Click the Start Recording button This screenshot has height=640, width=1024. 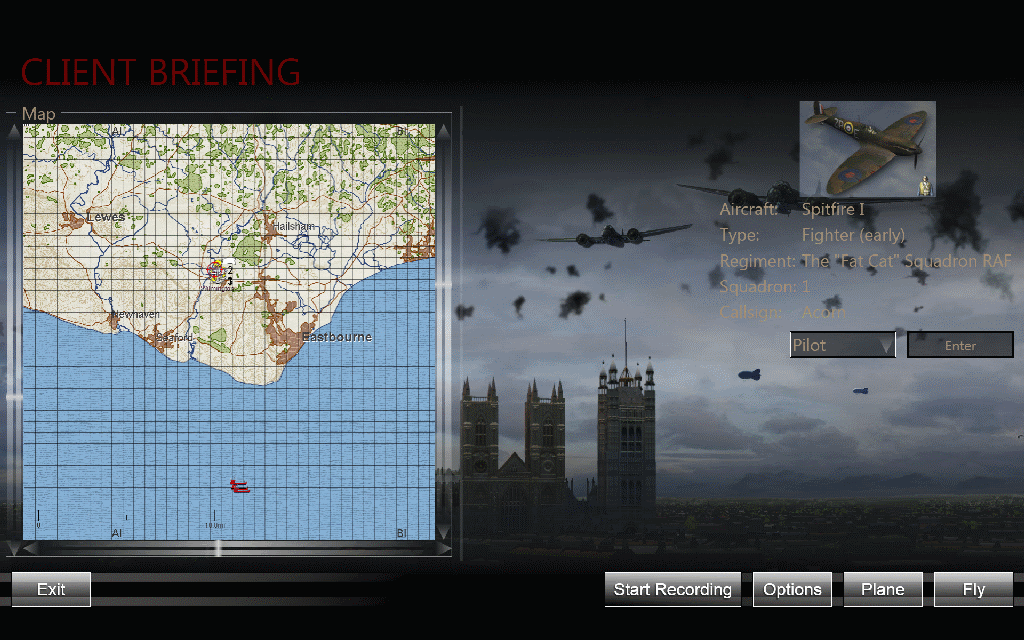(x=672, y=589)
